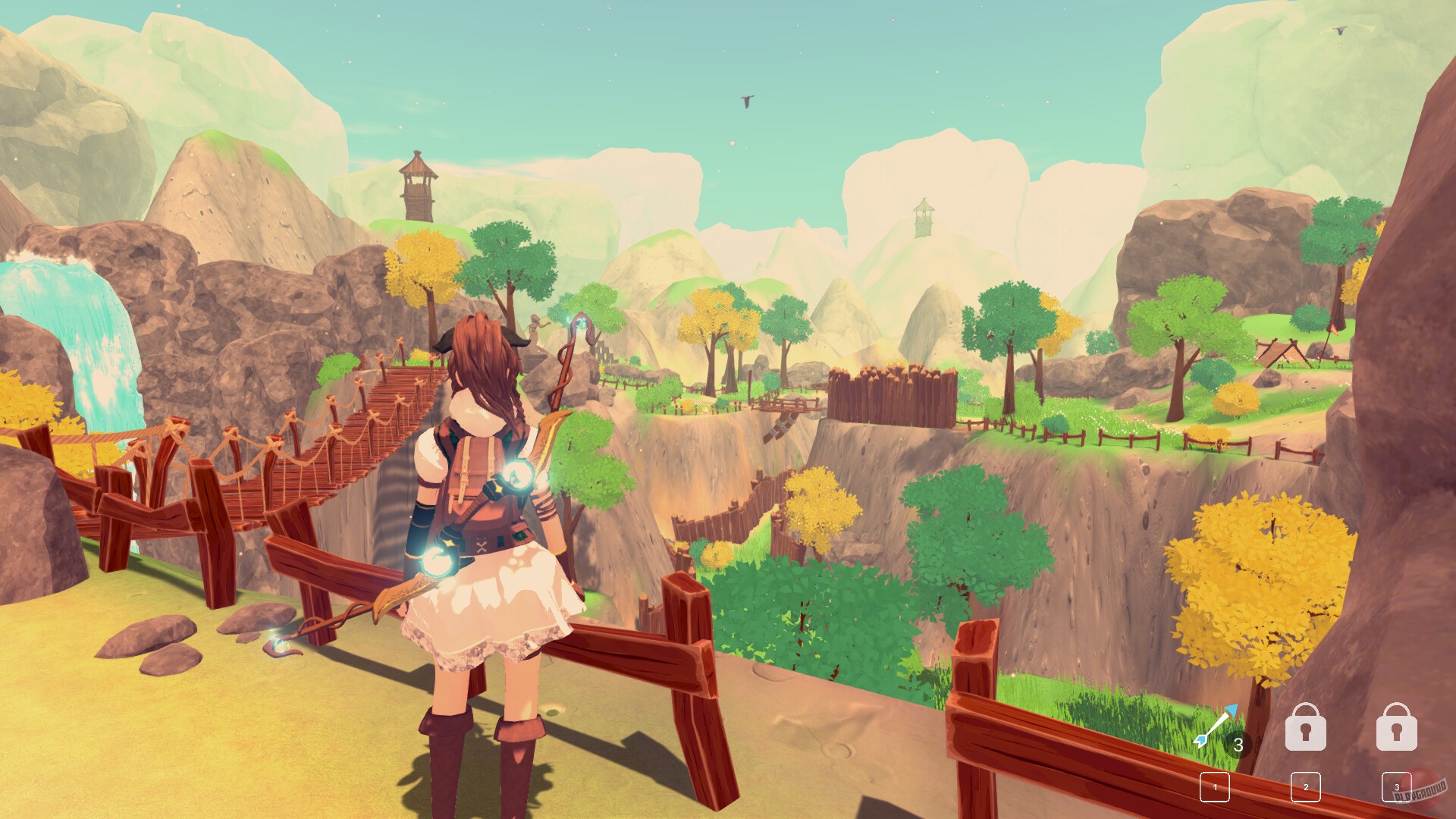Select hotbar slot labeled 2

[x=1306, y=787]
